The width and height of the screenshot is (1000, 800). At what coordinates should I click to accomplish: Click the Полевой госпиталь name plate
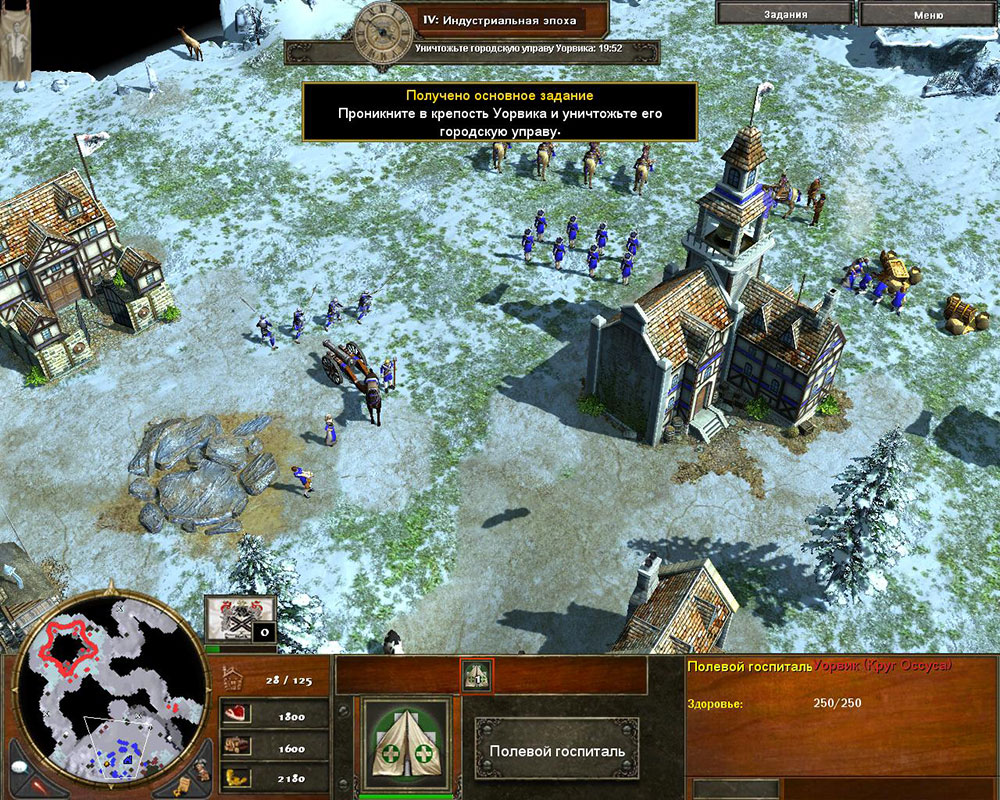click(x=556, y=750)
